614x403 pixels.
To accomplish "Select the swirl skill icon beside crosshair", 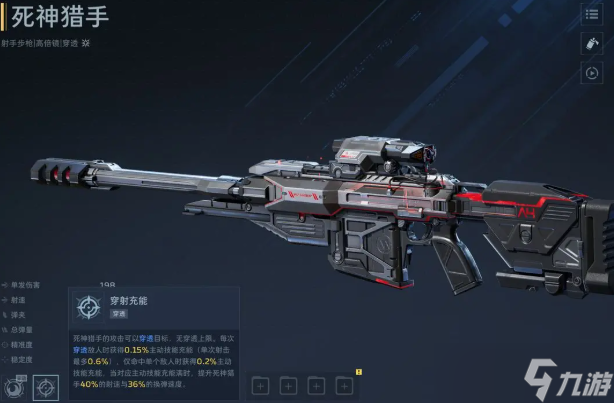I will click(15, 386).
